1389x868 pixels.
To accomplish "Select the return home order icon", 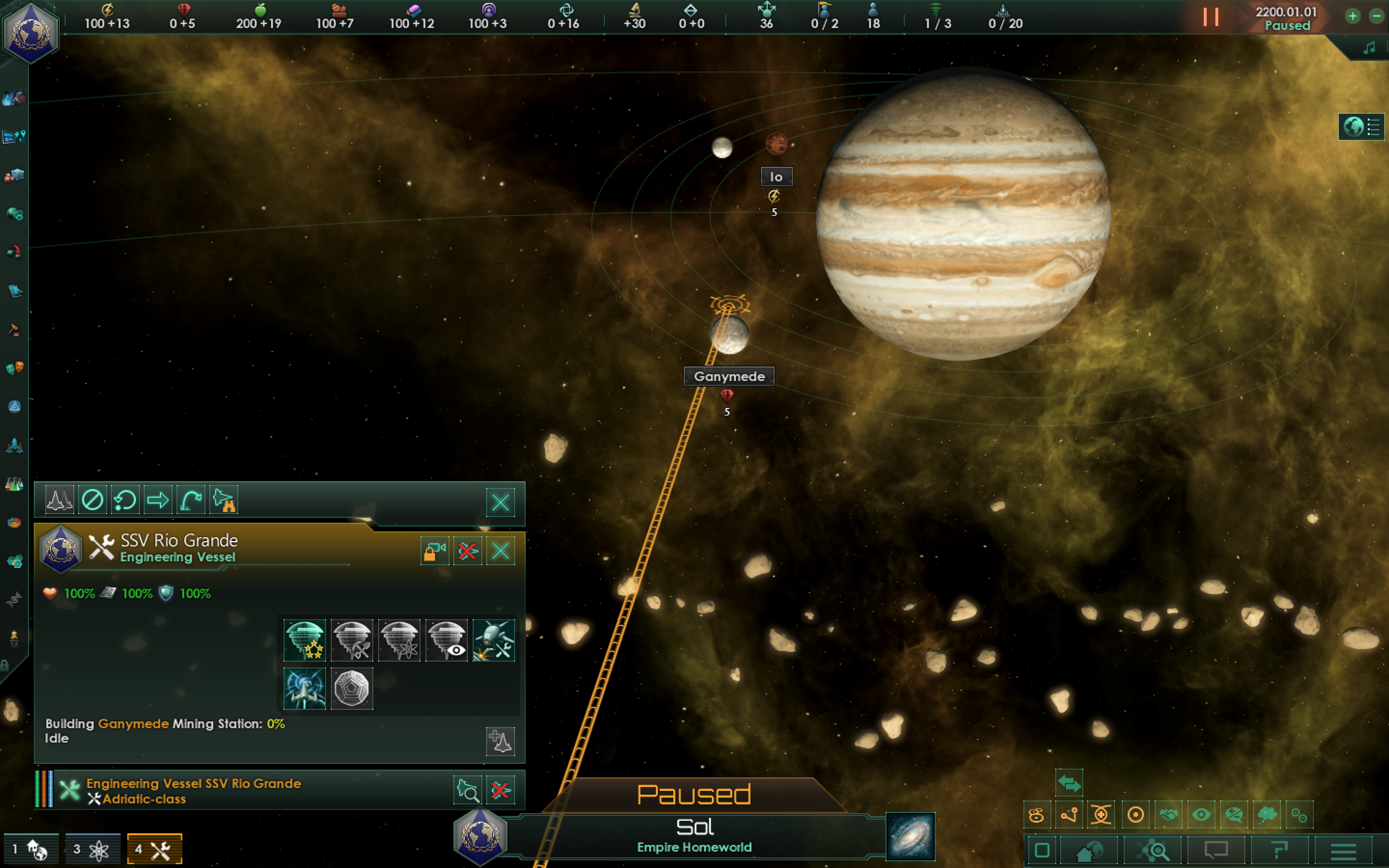I will coord(190,500).
